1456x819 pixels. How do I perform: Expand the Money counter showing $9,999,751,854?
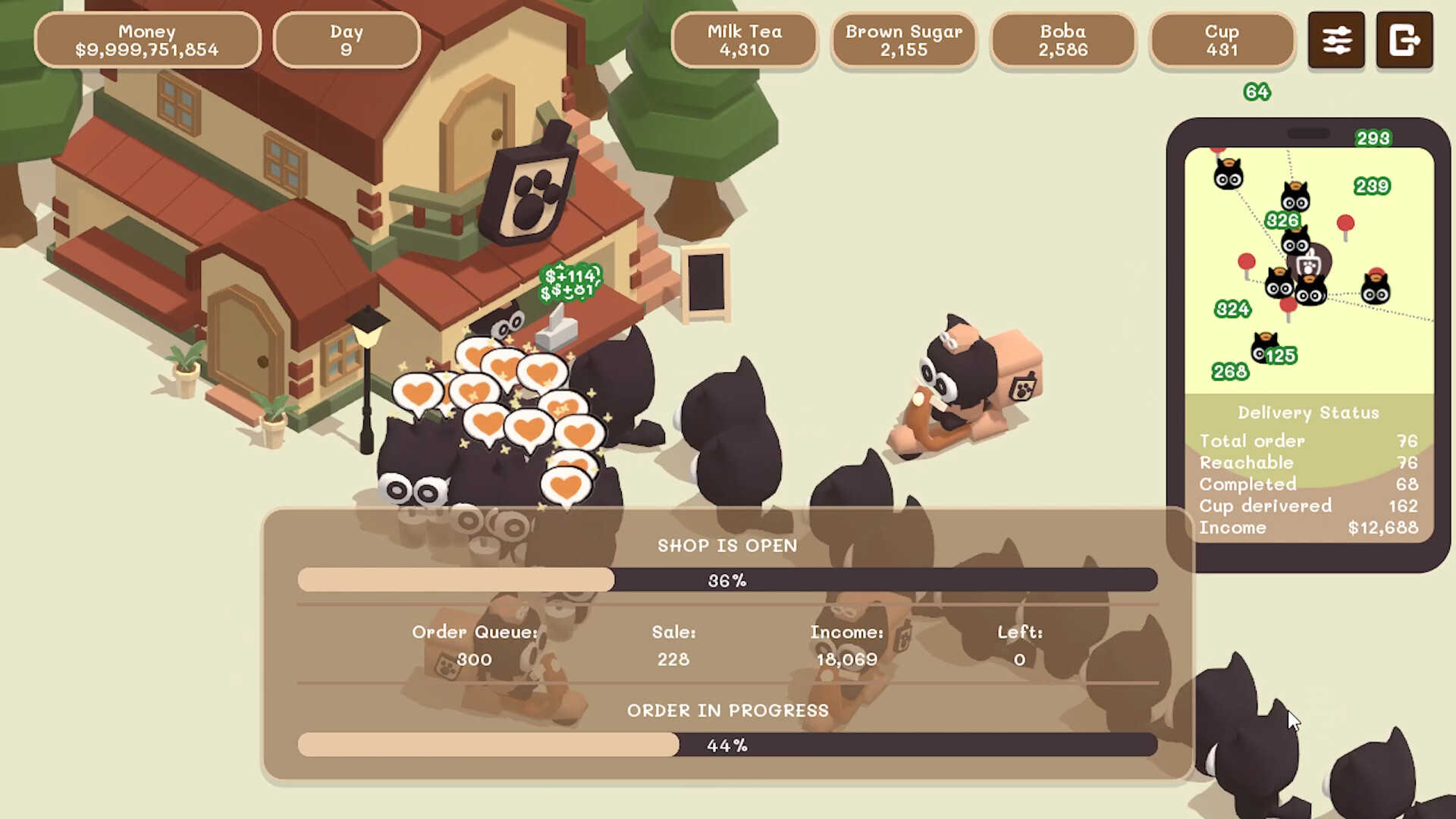pyautogui.click(x=147, y=40)
